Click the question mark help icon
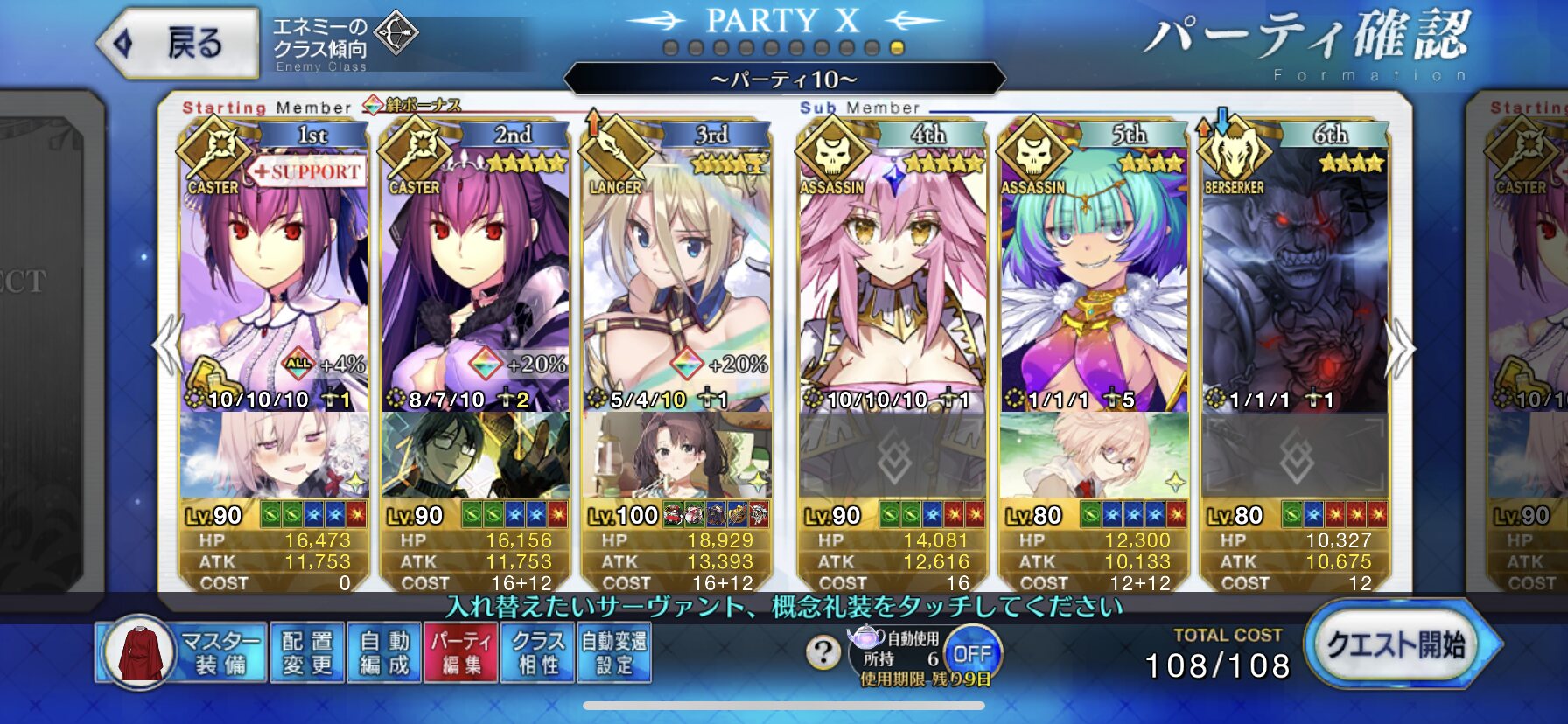The height and width of the screenshot is (724, 1568). (x=822, y=651)
